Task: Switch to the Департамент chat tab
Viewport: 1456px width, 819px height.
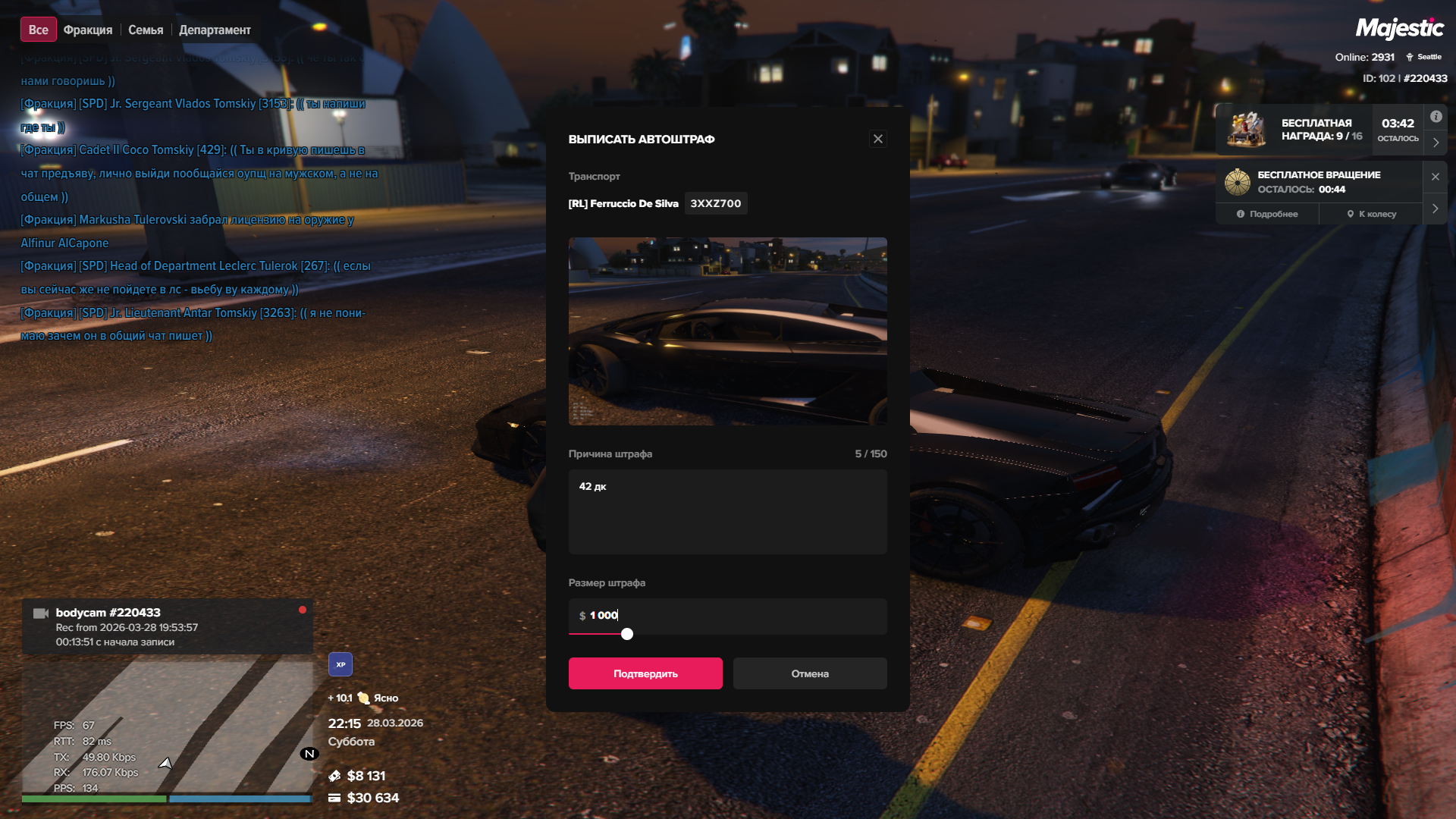Action: (215, 30)
